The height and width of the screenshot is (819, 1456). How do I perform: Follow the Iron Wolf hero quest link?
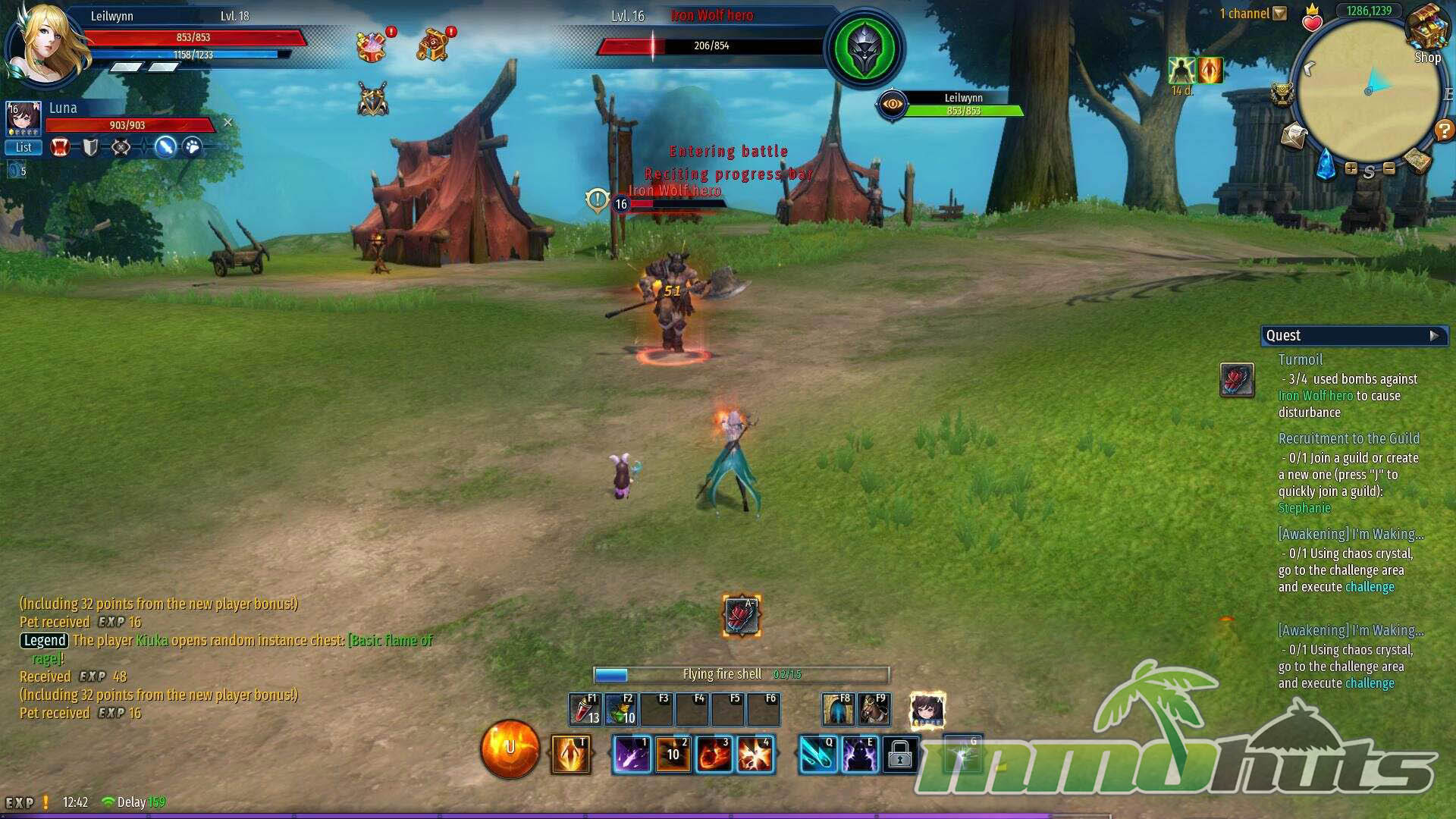click(1315, 396)
